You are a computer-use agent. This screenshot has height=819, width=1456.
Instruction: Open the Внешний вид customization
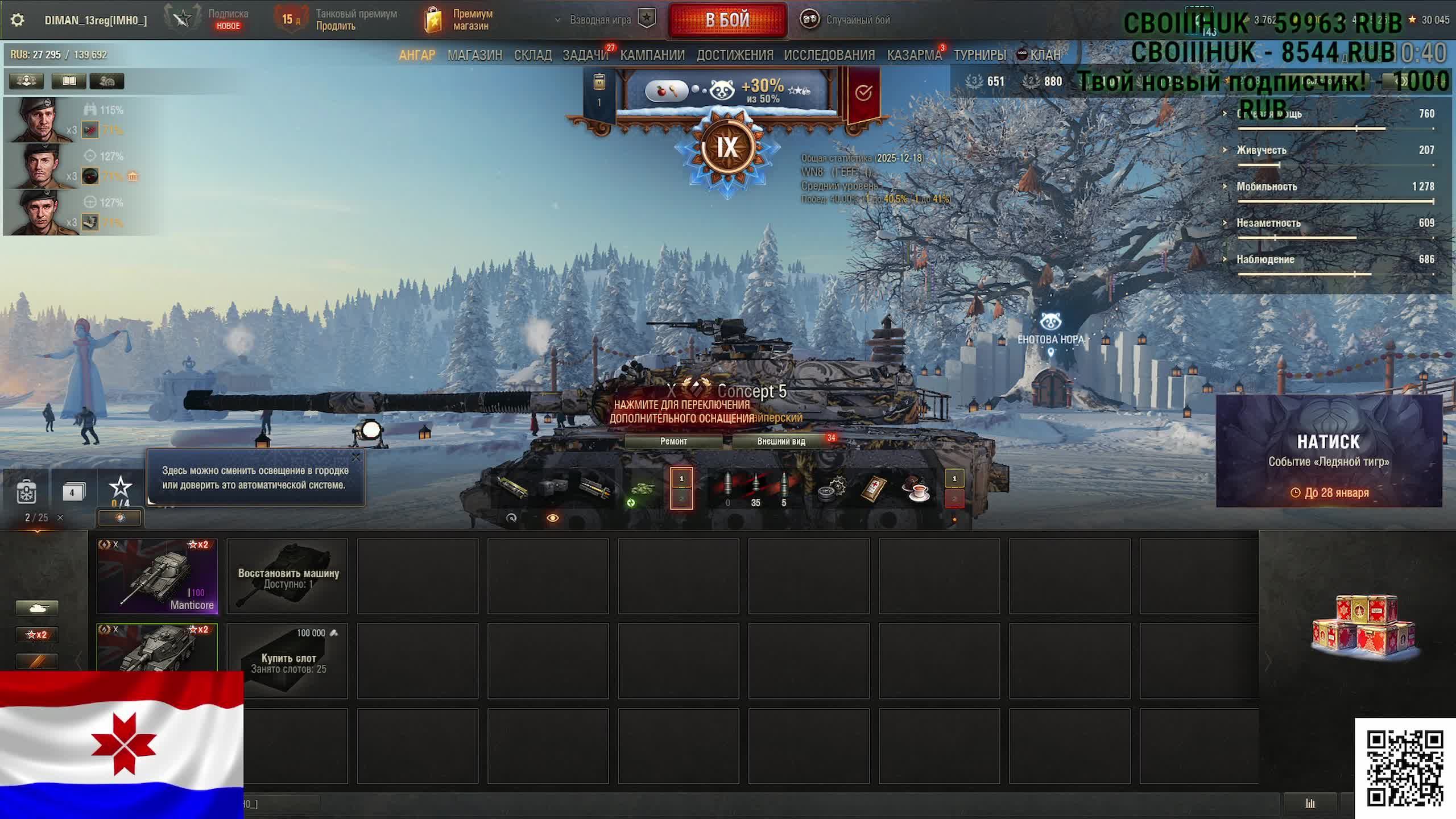pos(781,441)
